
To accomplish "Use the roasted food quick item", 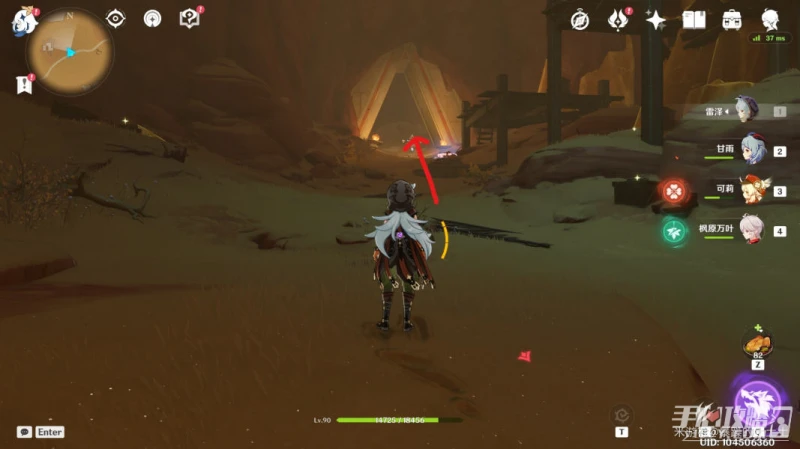I will tap(757, 344).
